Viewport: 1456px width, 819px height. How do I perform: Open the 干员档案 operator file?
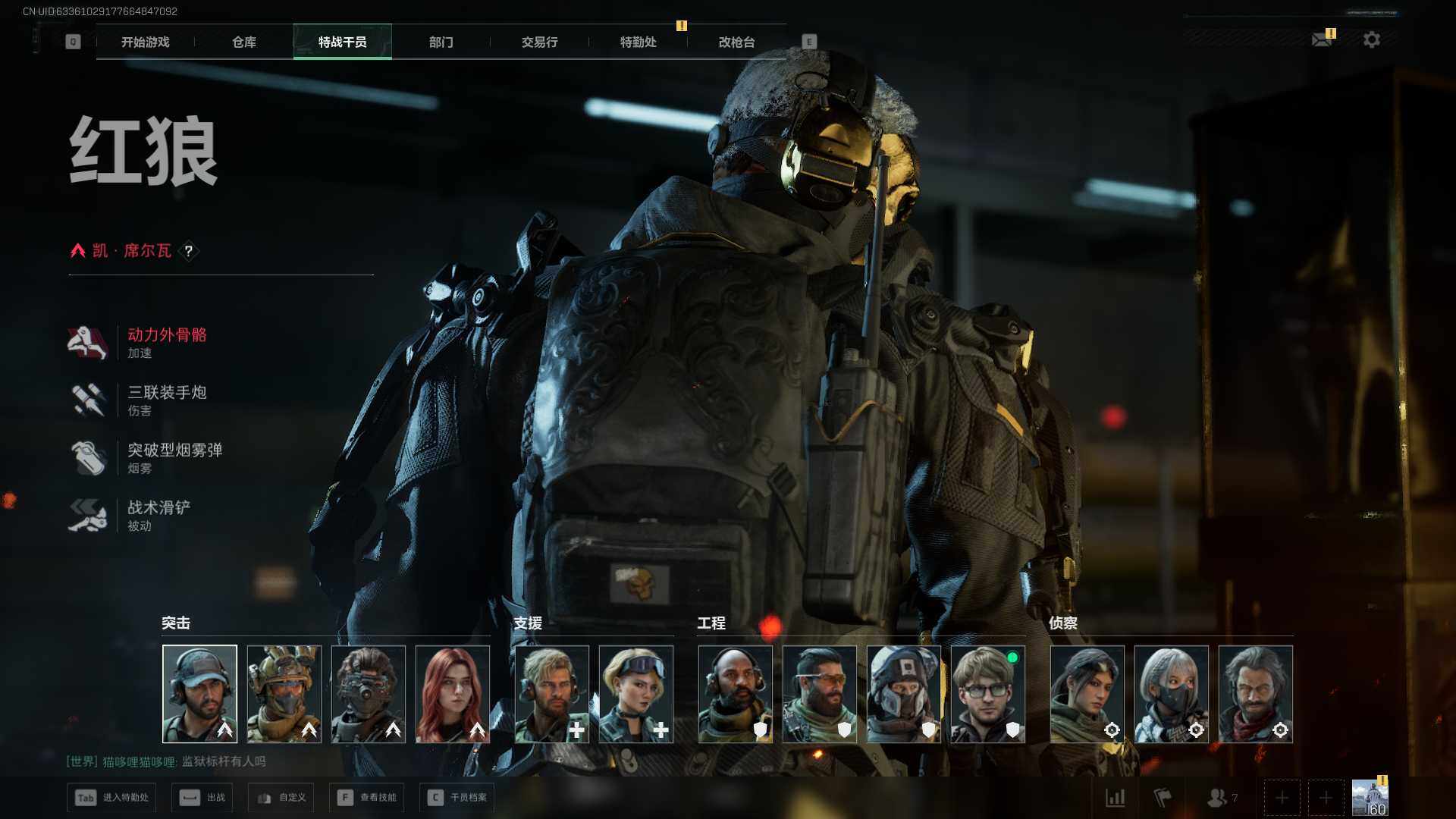coord(457,798)
